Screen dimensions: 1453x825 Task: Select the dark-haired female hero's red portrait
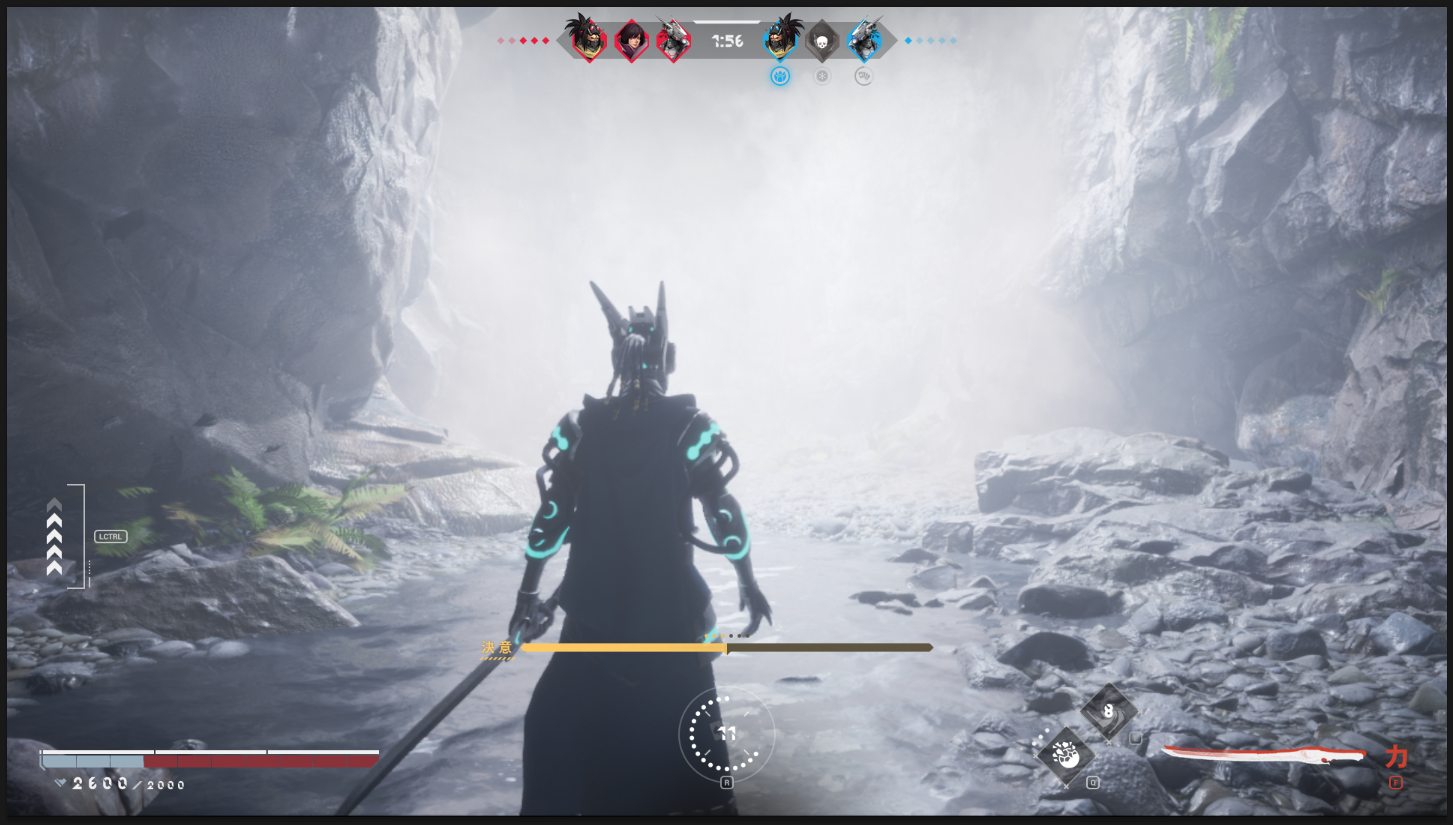click(632, 42)
